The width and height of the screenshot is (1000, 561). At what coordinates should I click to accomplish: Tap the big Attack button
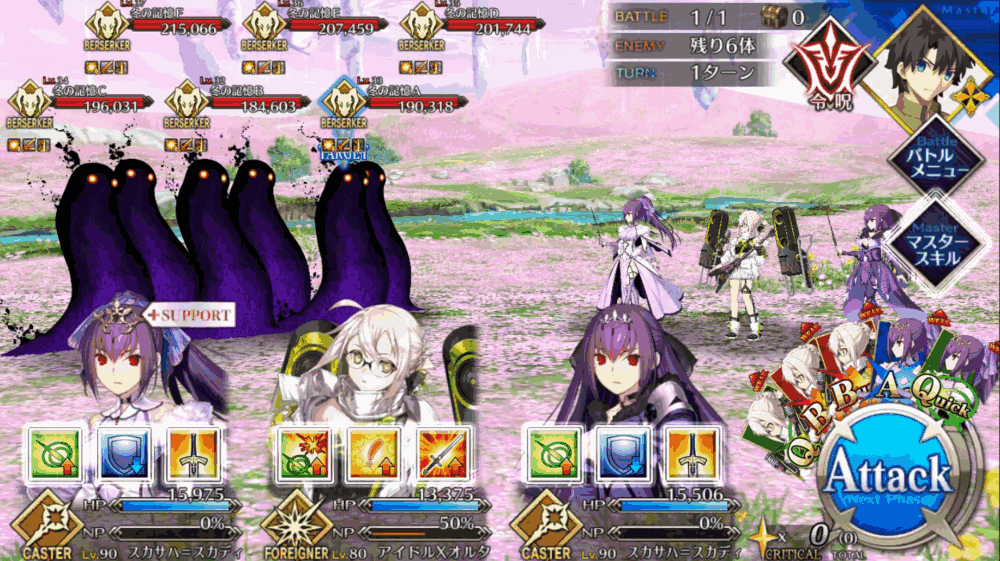pos(886,476)
